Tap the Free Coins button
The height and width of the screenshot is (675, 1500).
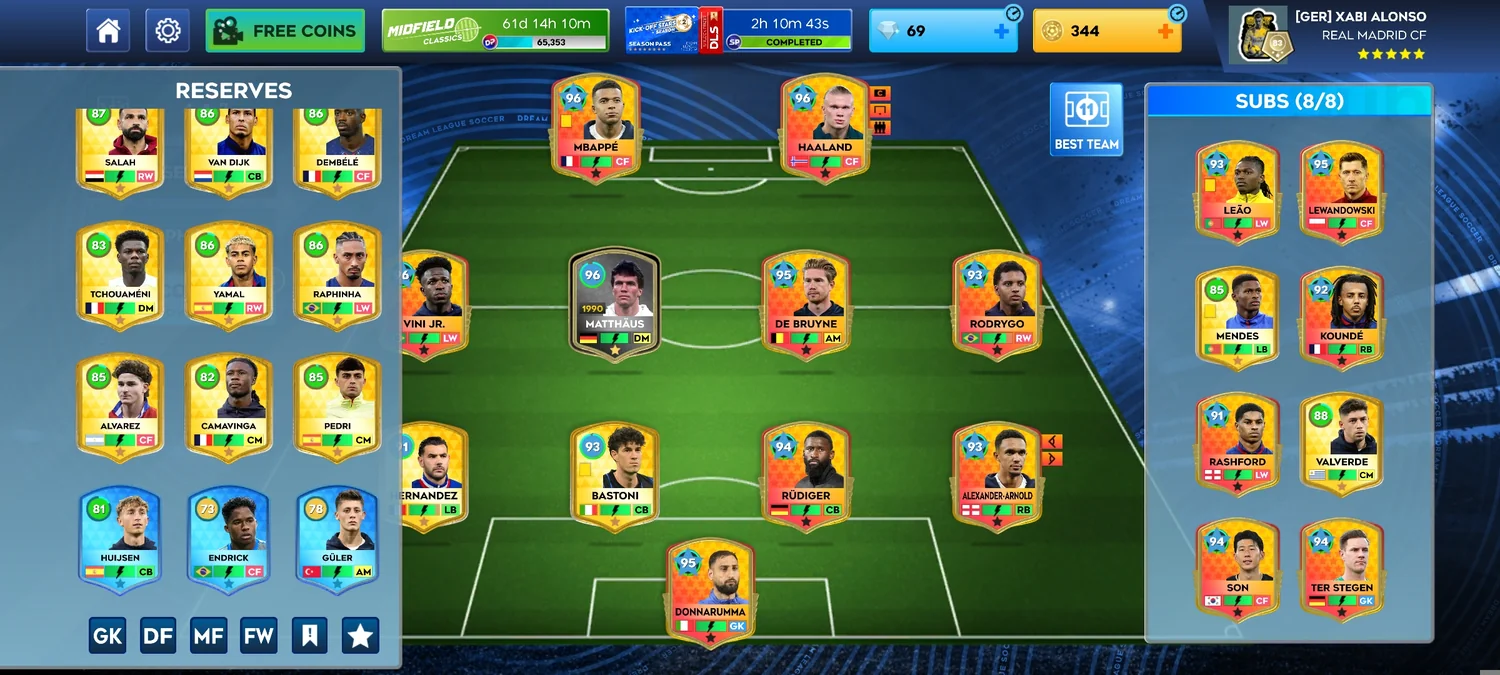[x=284, y=31]
